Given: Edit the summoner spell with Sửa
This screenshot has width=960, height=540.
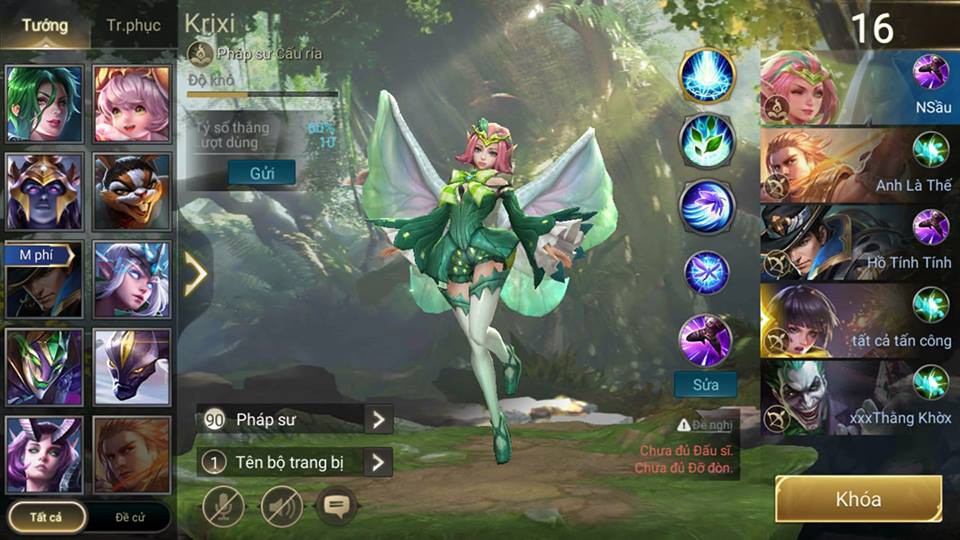Looking at the screenshot, I should pos(706,383).
